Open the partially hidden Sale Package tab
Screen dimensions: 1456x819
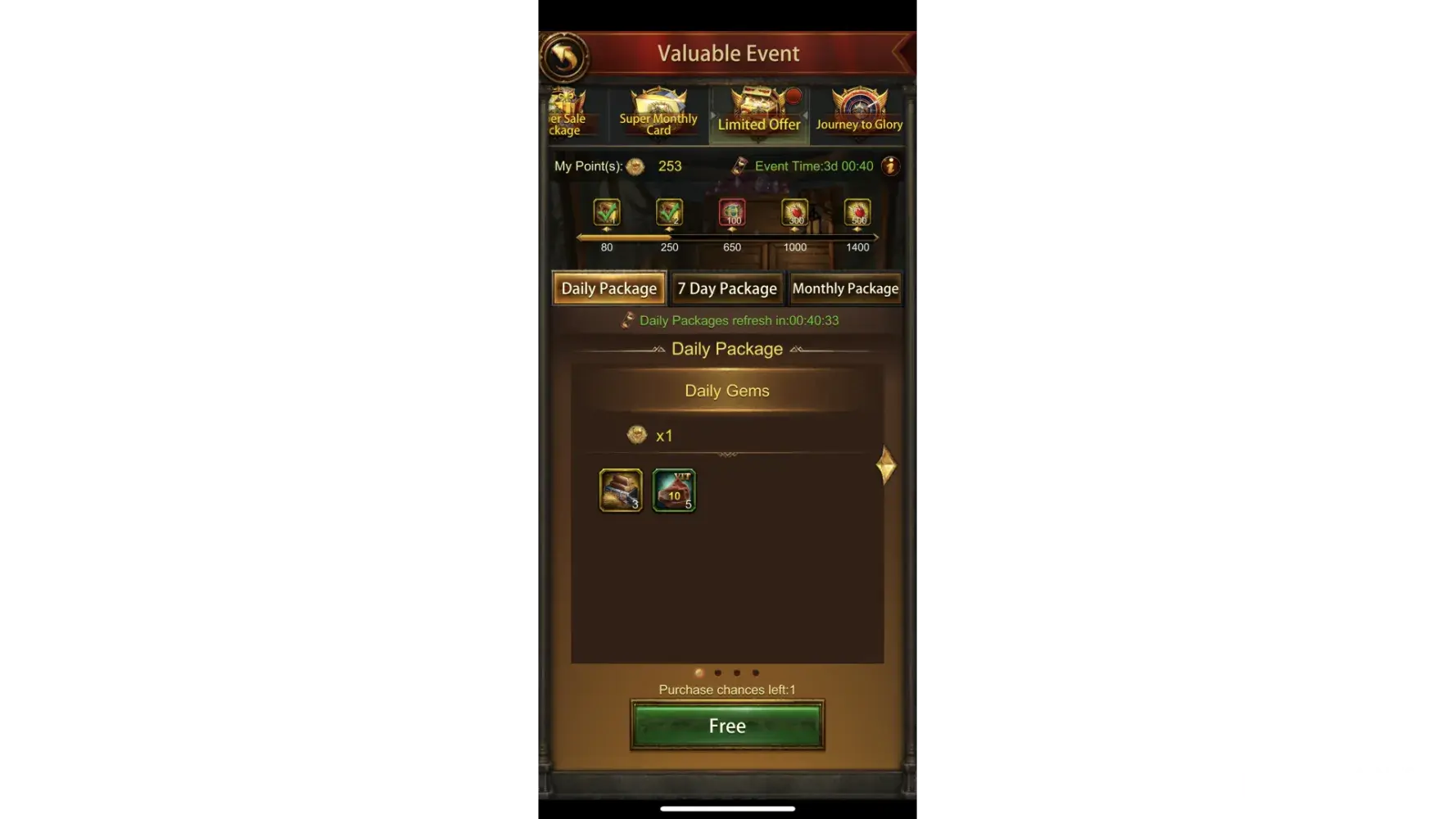click(566, 114)
